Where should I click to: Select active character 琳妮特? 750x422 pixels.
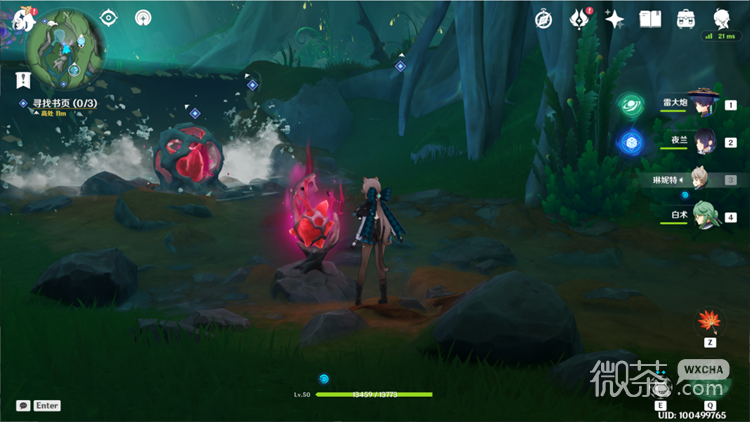[704, 179]
